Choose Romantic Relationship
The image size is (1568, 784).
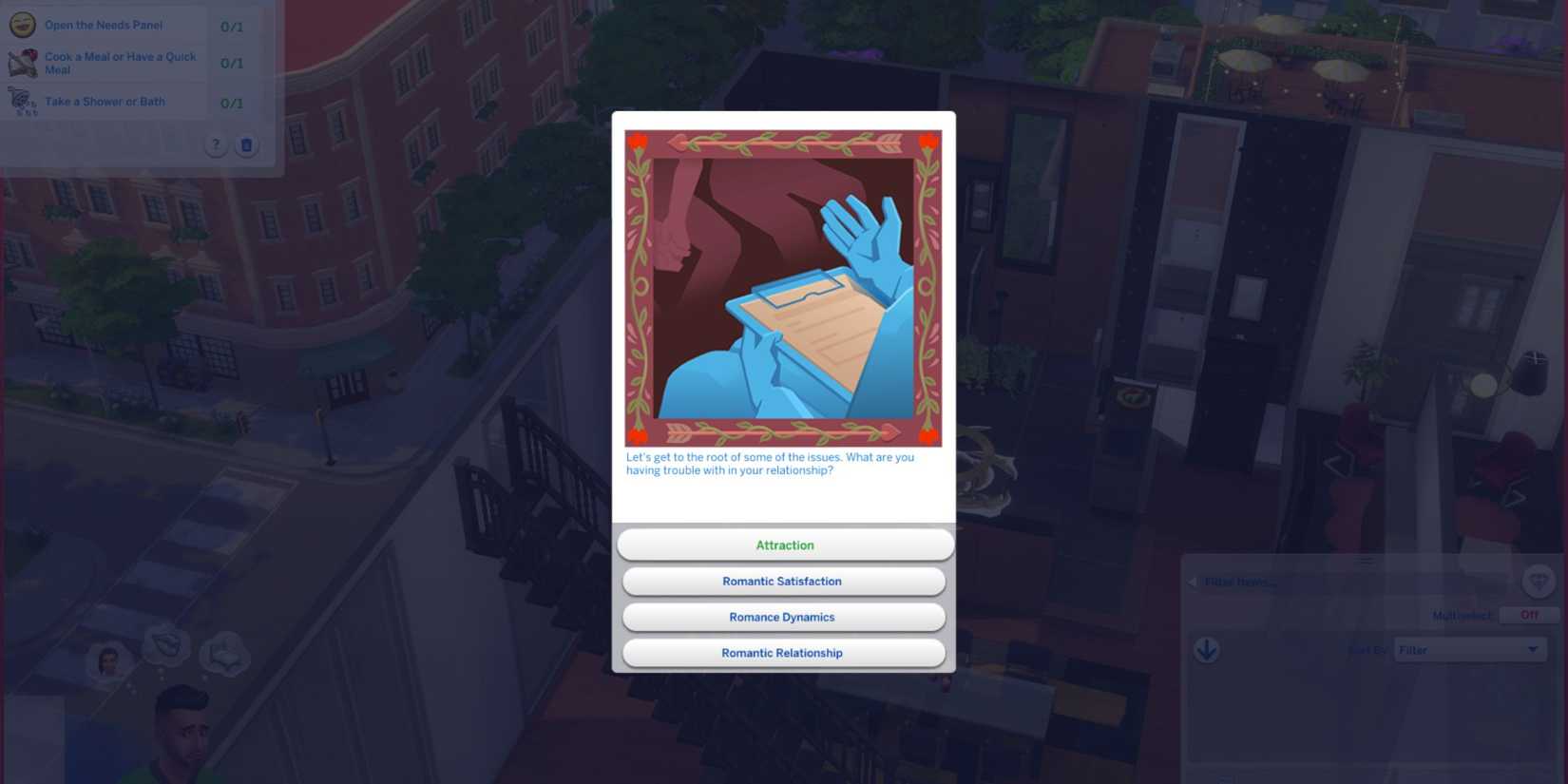[783, 653]
